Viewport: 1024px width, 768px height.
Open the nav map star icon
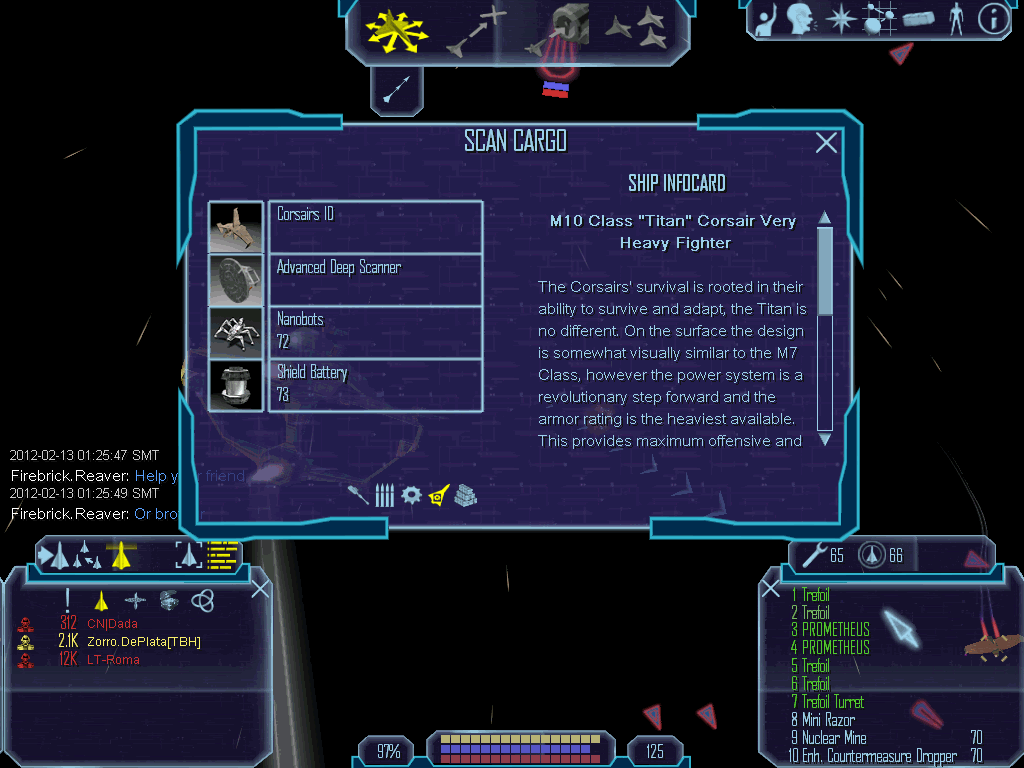click(x=840, y=20)
